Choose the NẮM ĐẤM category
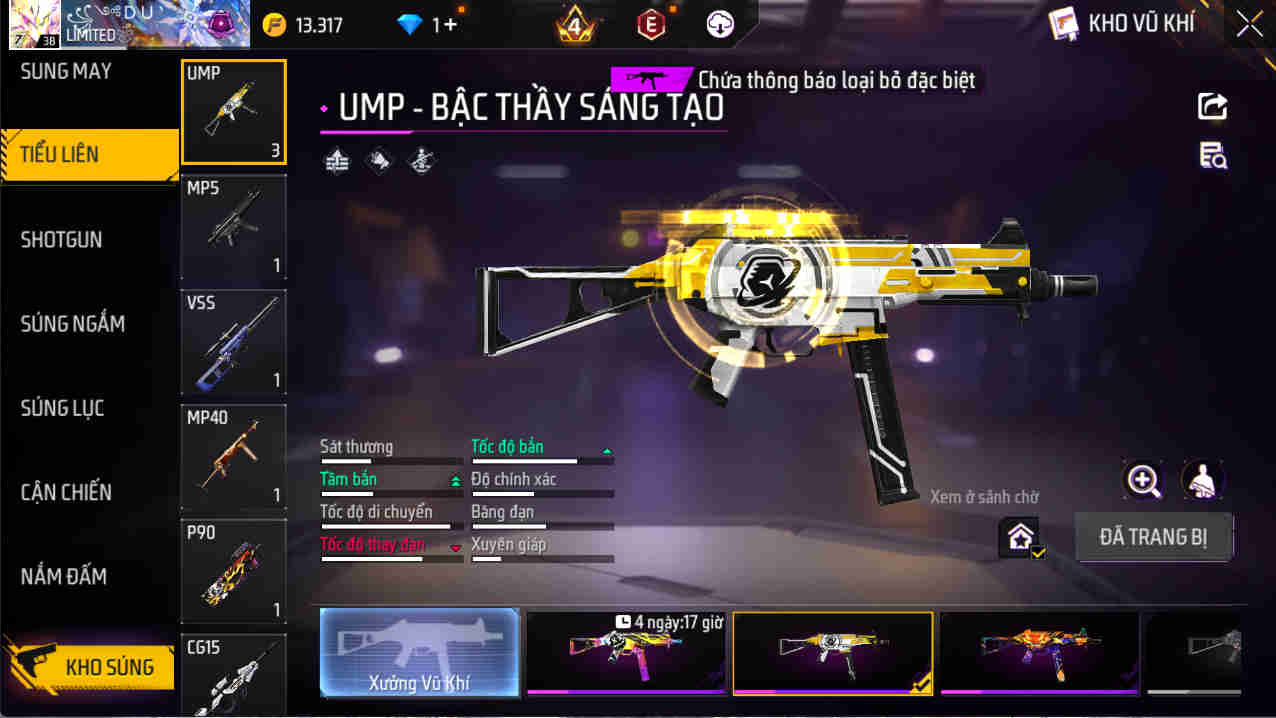This screenshot has height=718, width=1276. pyautogui.click(x=64, y=576)
